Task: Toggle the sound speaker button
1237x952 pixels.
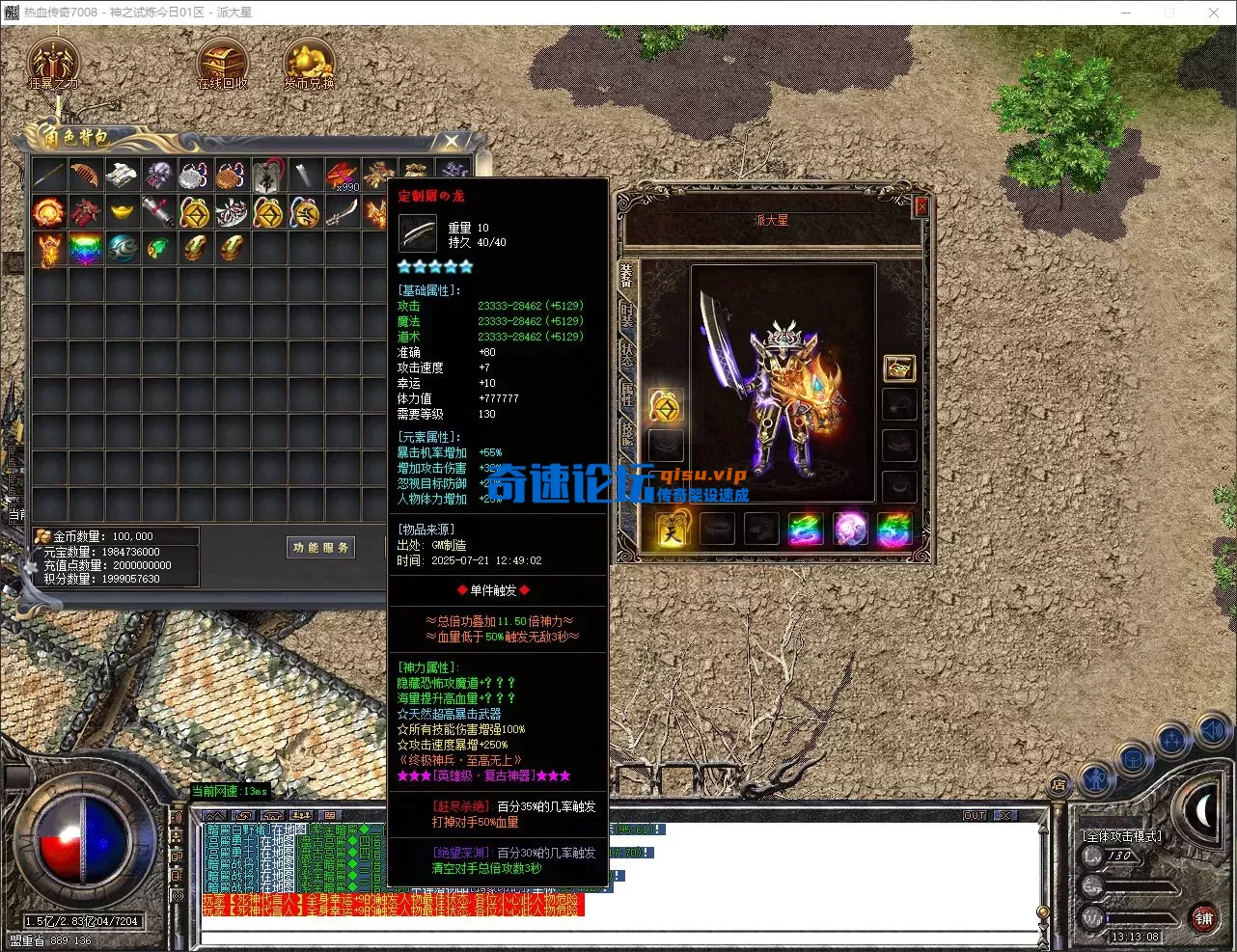Action: [1211, 732]
